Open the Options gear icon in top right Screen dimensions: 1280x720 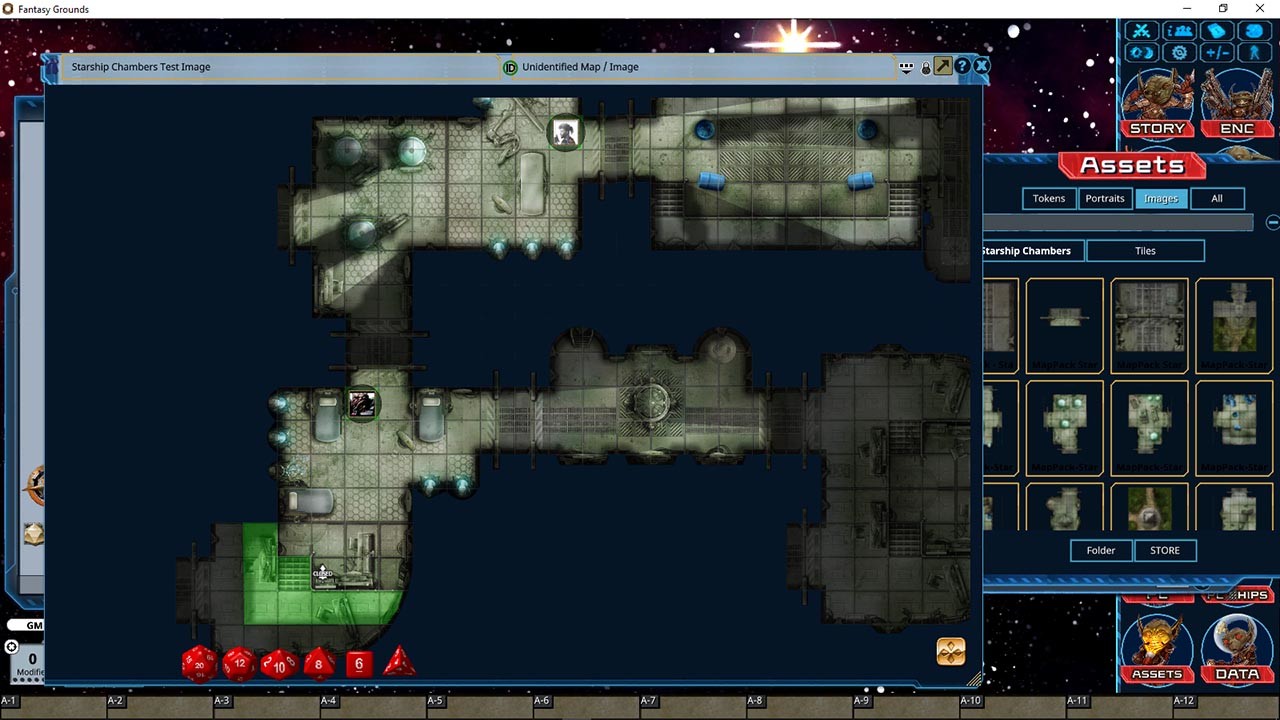1180,52
